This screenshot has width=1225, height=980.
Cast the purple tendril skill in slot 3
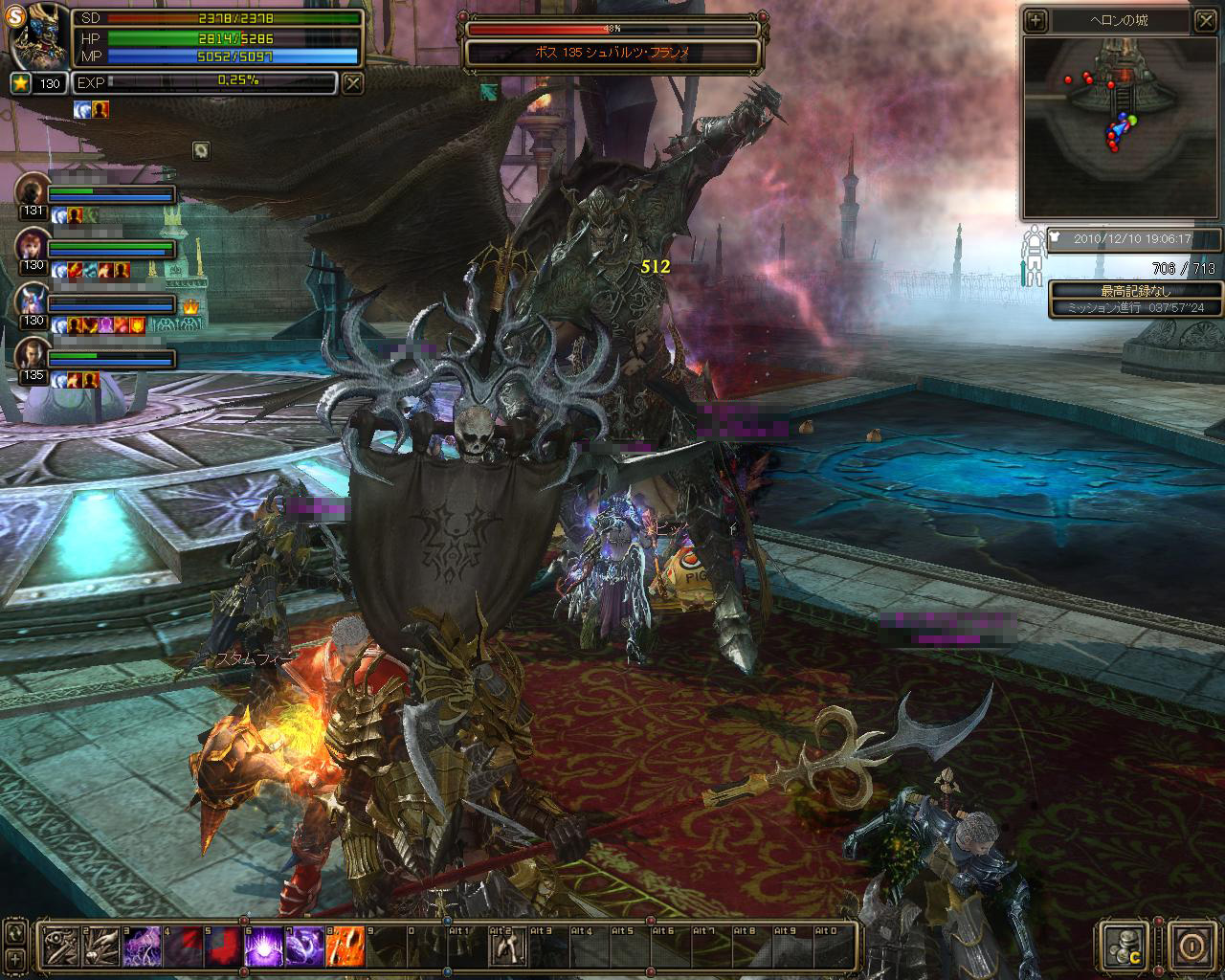click(142, 947)
